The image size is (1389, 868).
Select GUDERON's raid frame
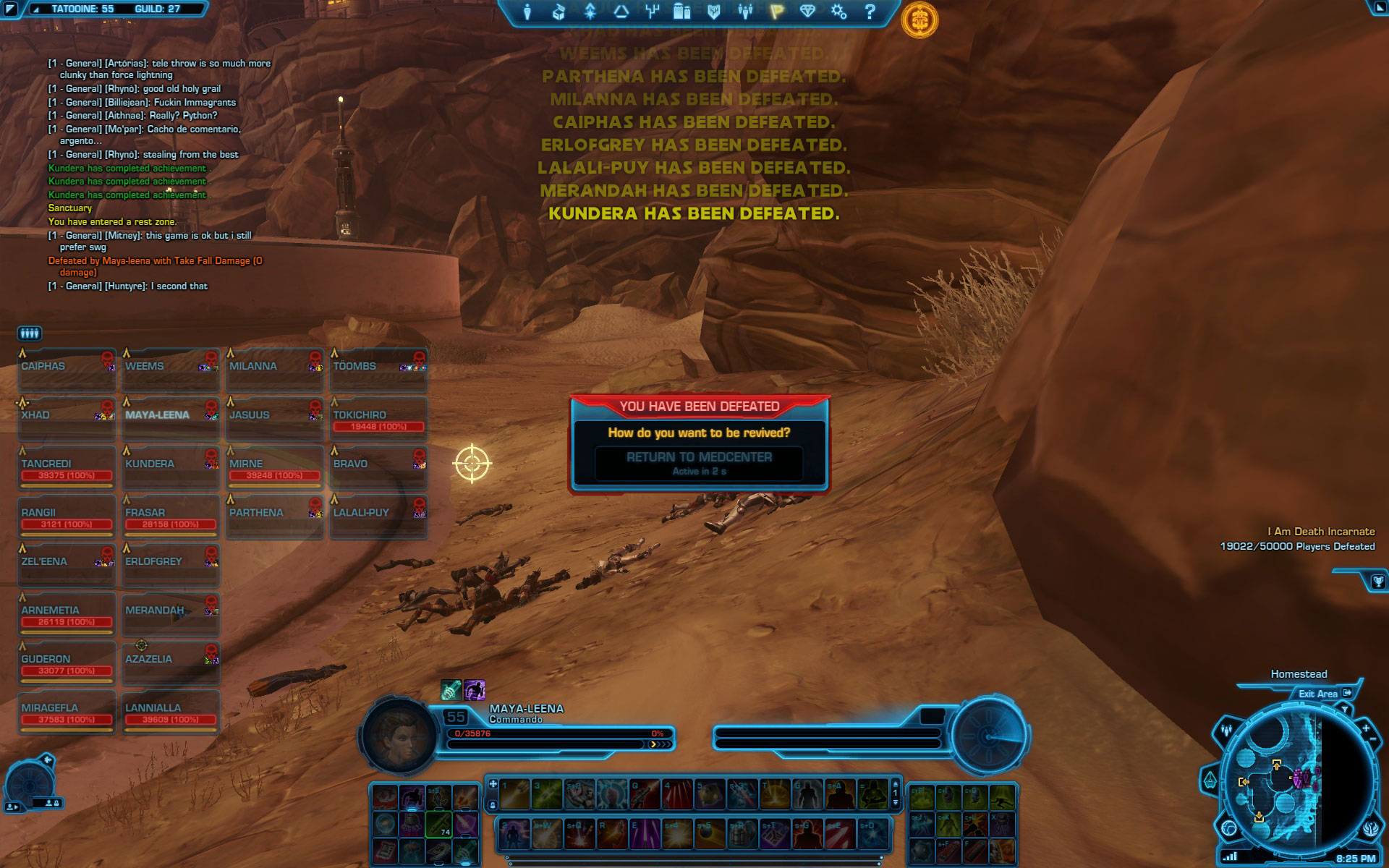[x=67, y=664]
